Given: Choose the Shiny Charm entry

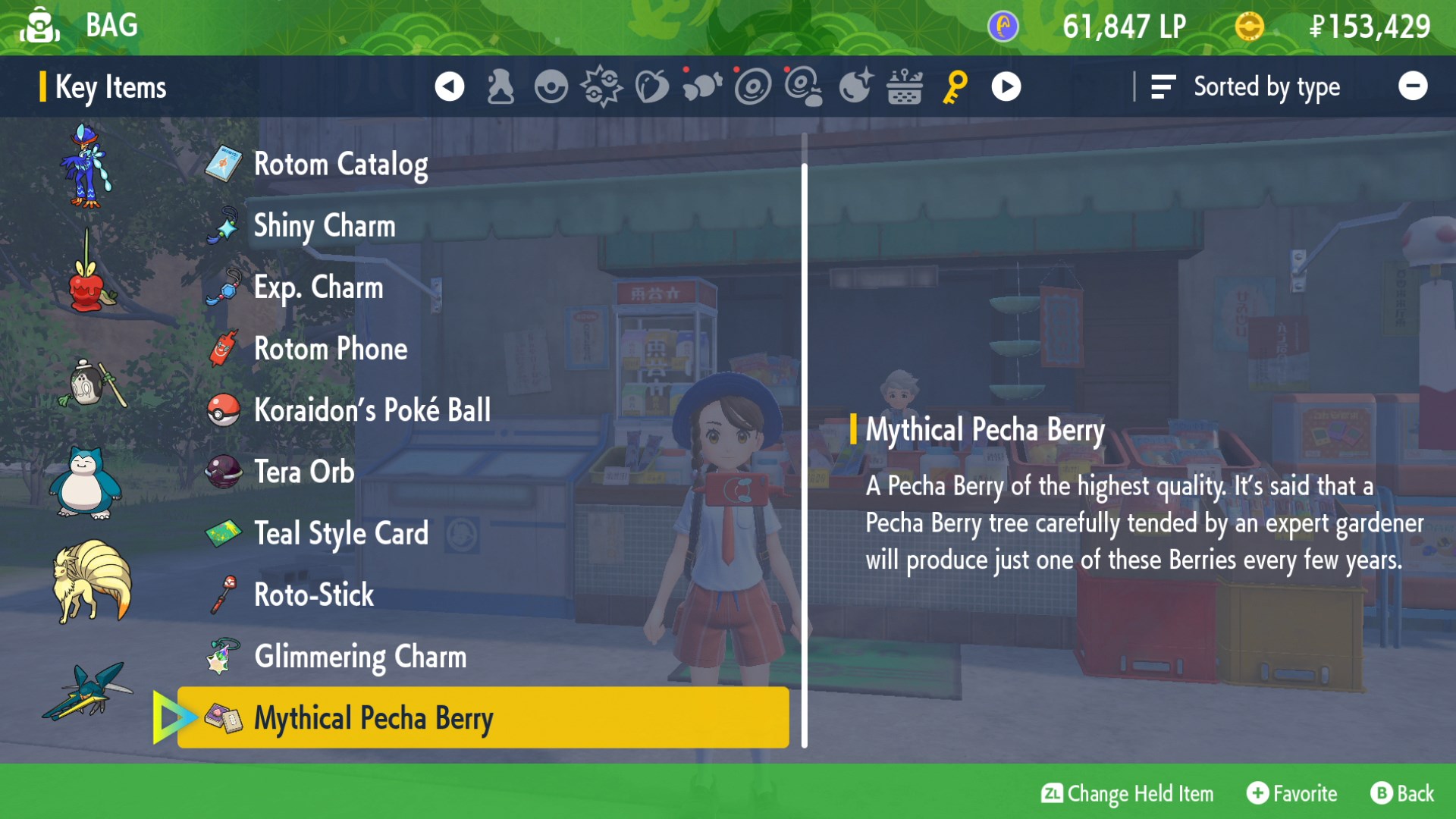Looking at the screenshot, I should pos(325,226).
